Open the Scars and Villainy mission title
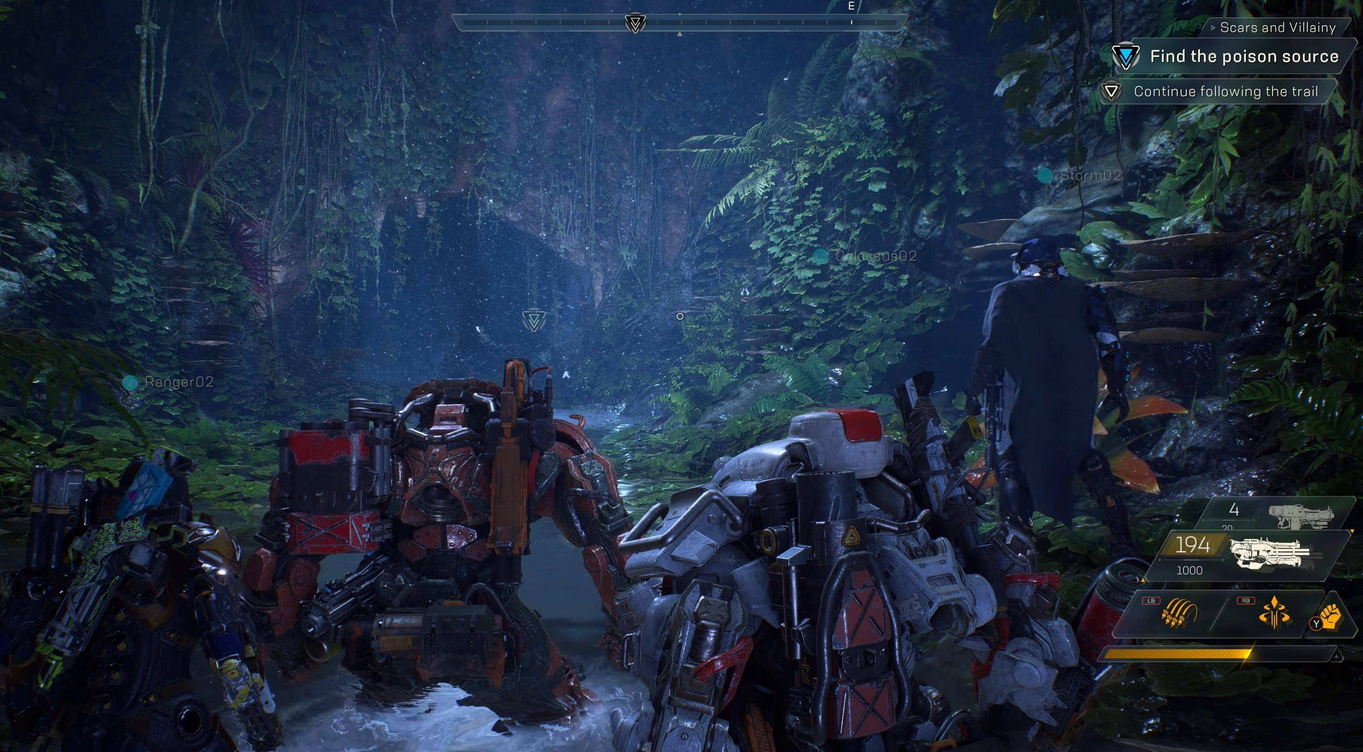 point(1277,28)
